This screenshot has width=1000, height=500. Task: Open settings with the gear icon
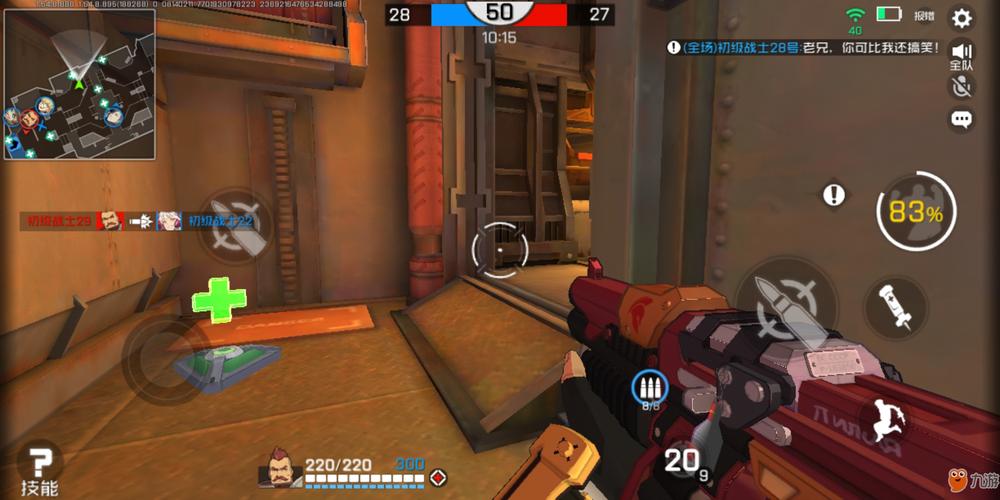(x=961, y=18)
